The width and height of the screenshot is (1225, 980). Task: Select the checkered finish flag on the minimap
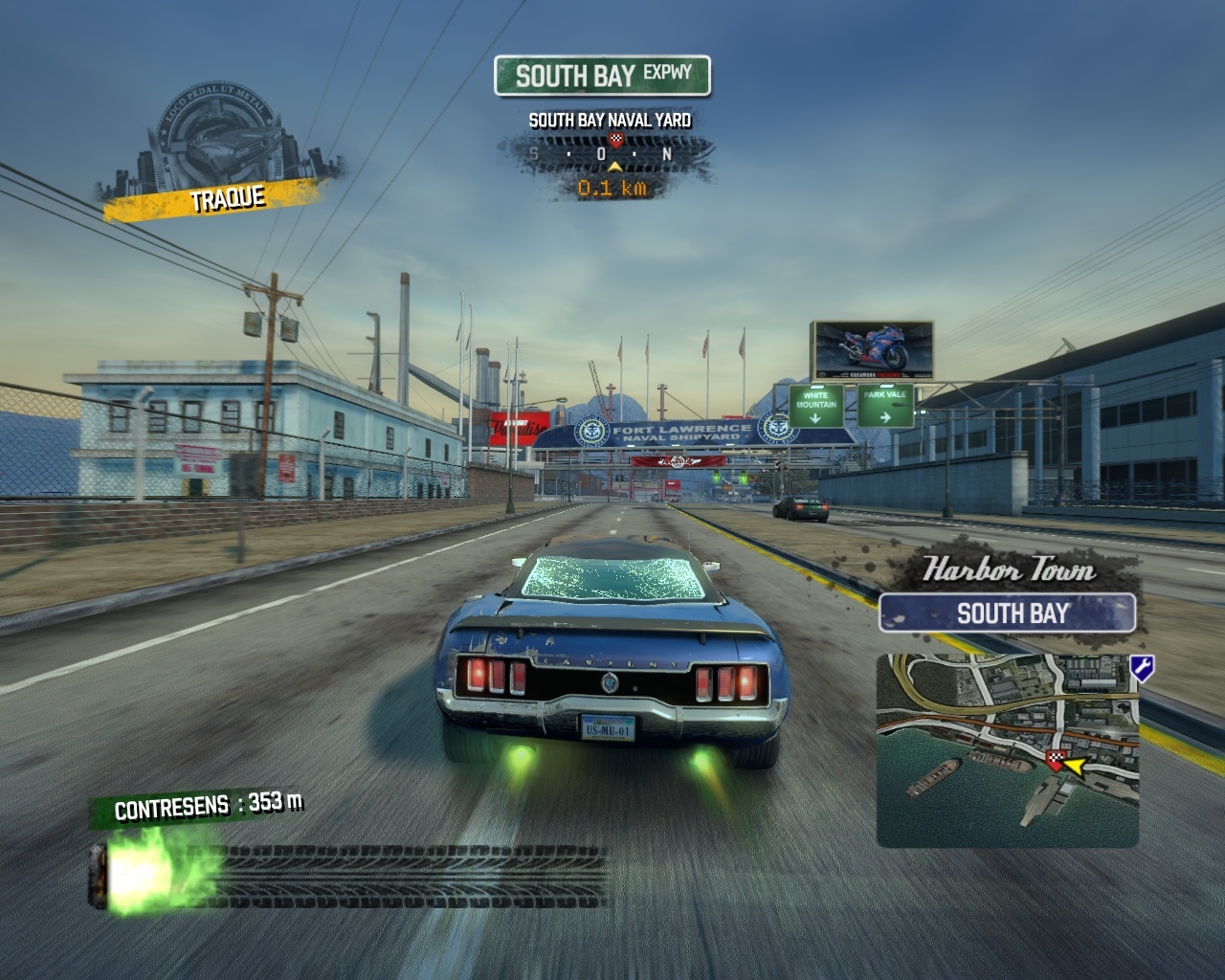click(1056, 761)
